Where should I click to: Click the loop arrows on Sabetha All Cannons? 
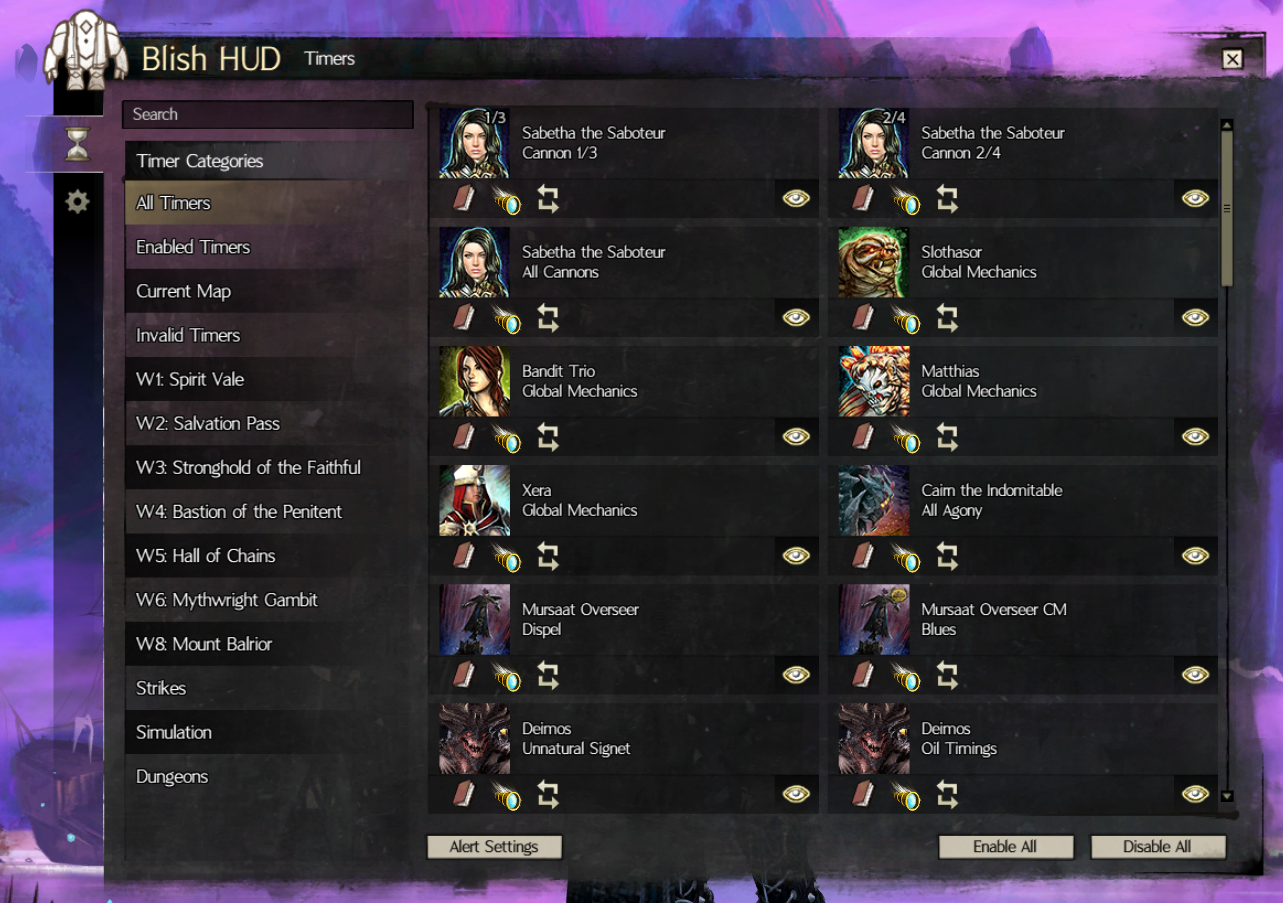tap(547, 317)
